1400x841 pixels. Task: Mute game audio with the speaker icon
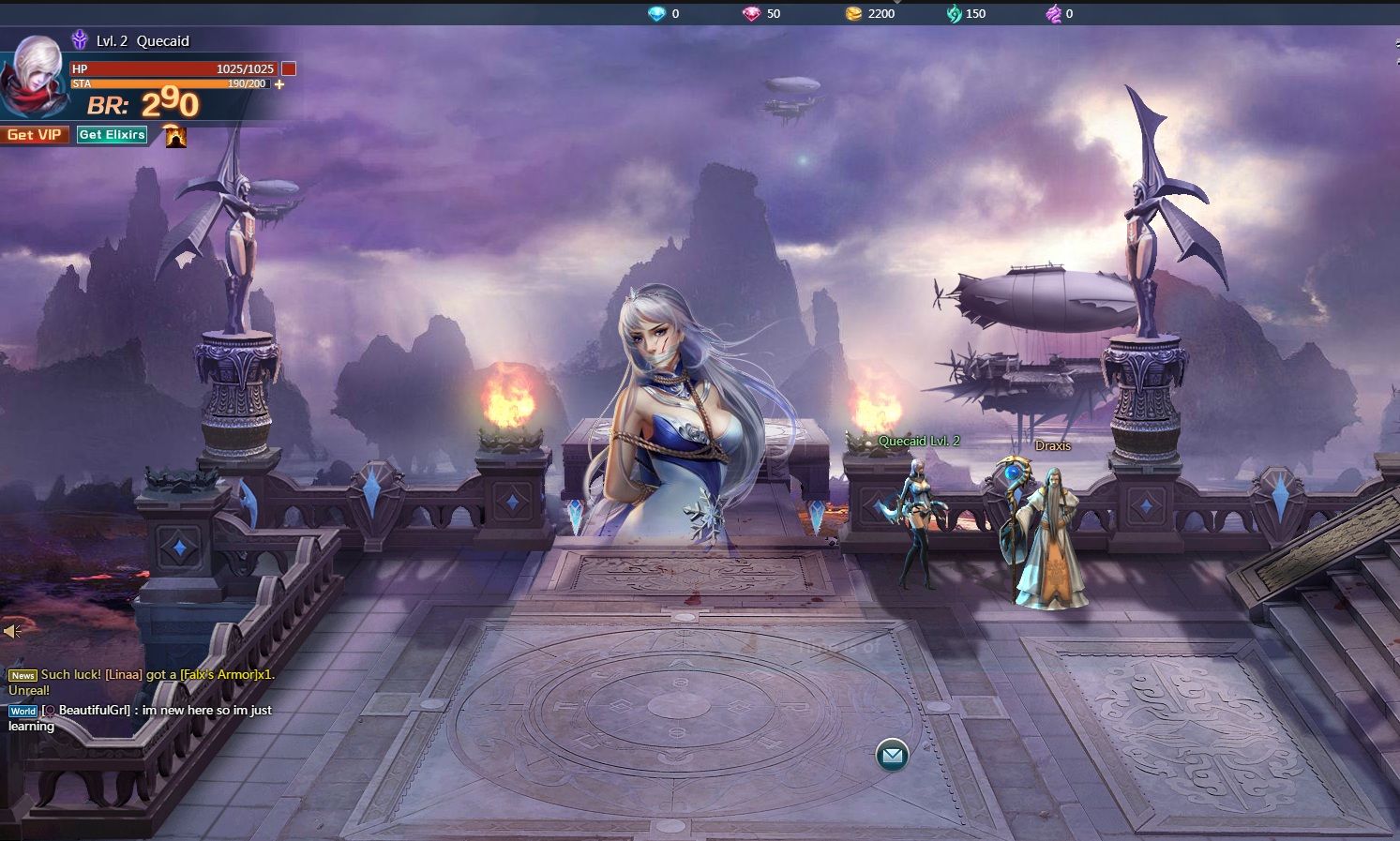[x=11, y=629]
